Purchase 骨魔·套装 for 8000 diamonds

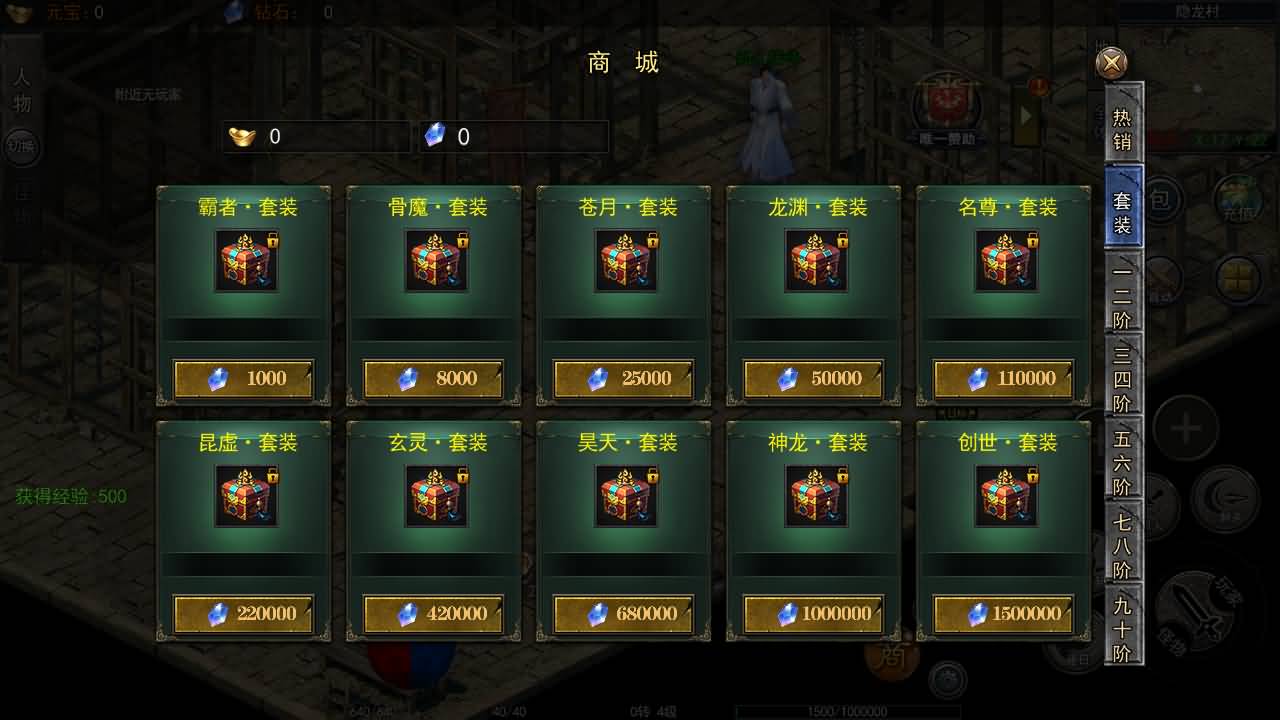434,379
